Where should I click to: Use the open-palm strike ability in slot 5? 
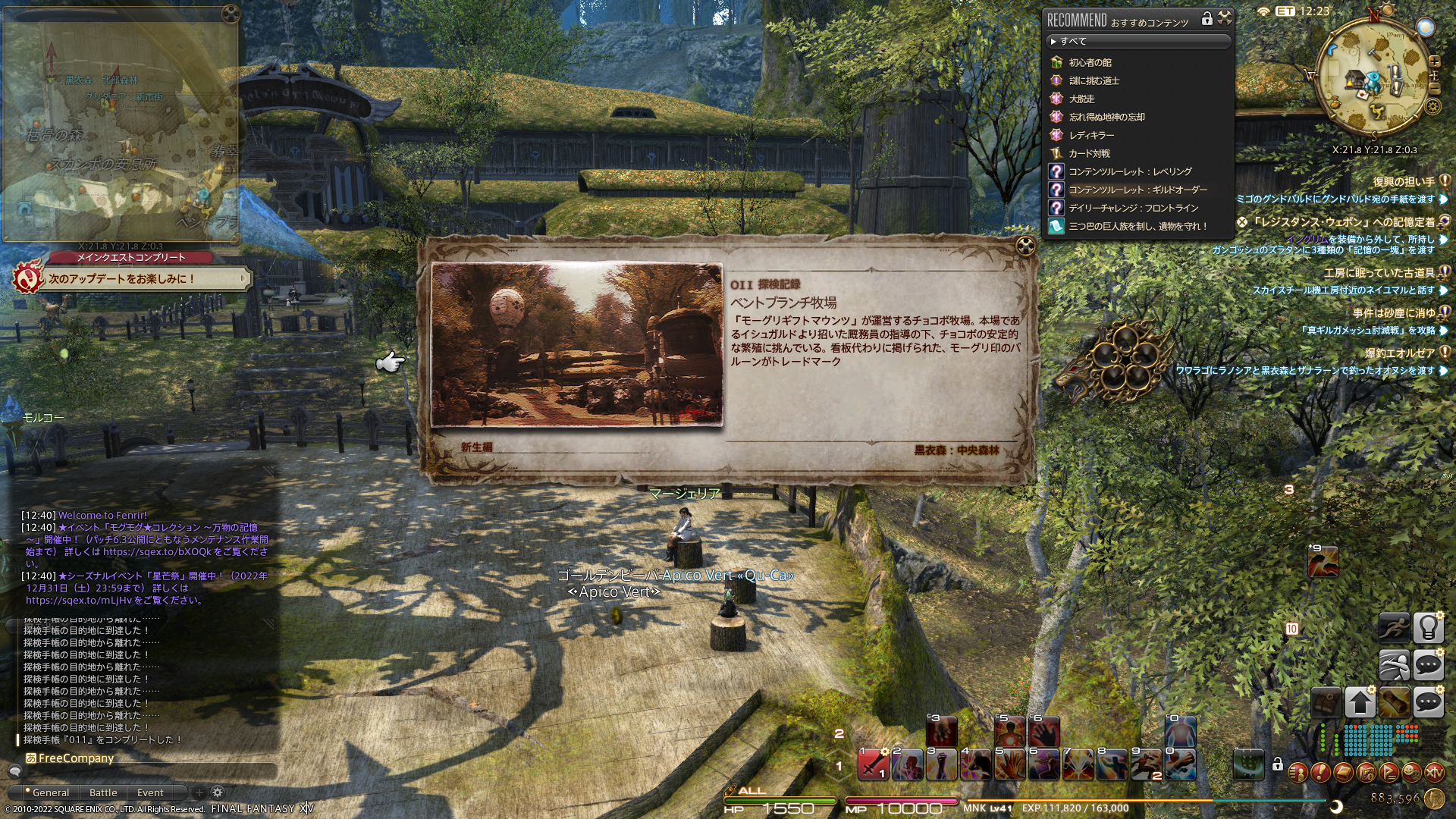pos(1009,764)
